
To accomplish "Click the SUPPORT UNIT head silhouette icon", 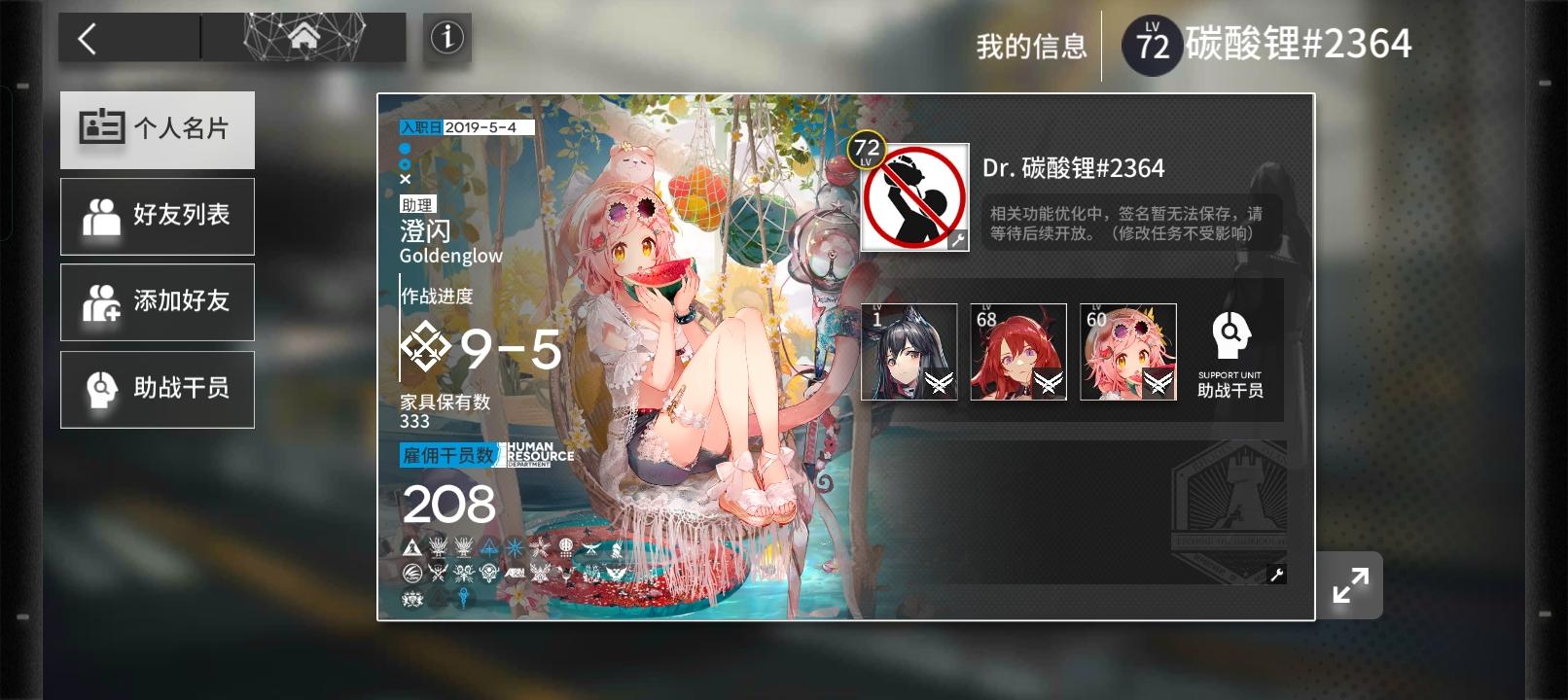I will 1233,335.
